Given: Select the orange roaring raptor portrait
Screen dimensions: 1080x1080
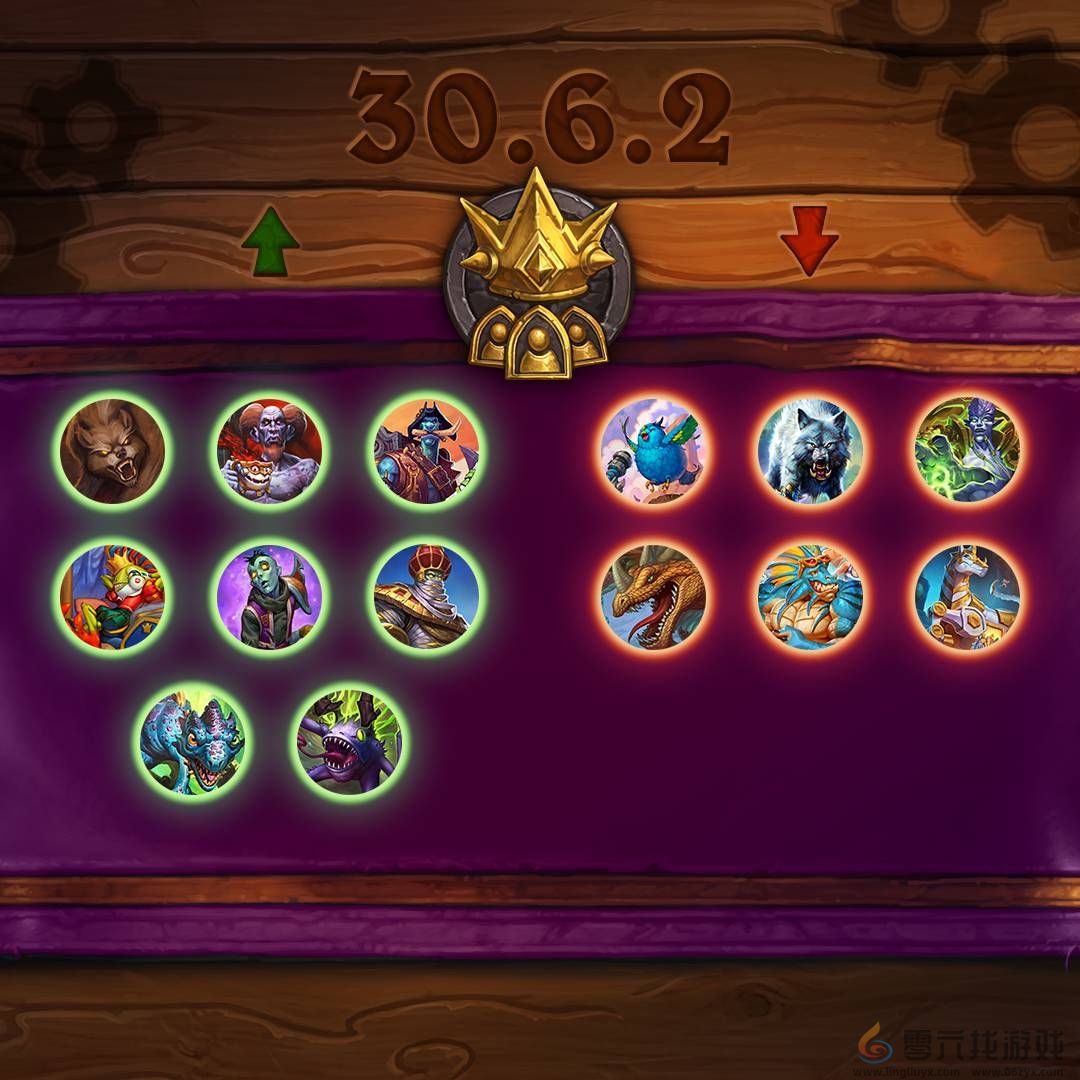Looking at the screenshot, I should (x=652, y=597).
